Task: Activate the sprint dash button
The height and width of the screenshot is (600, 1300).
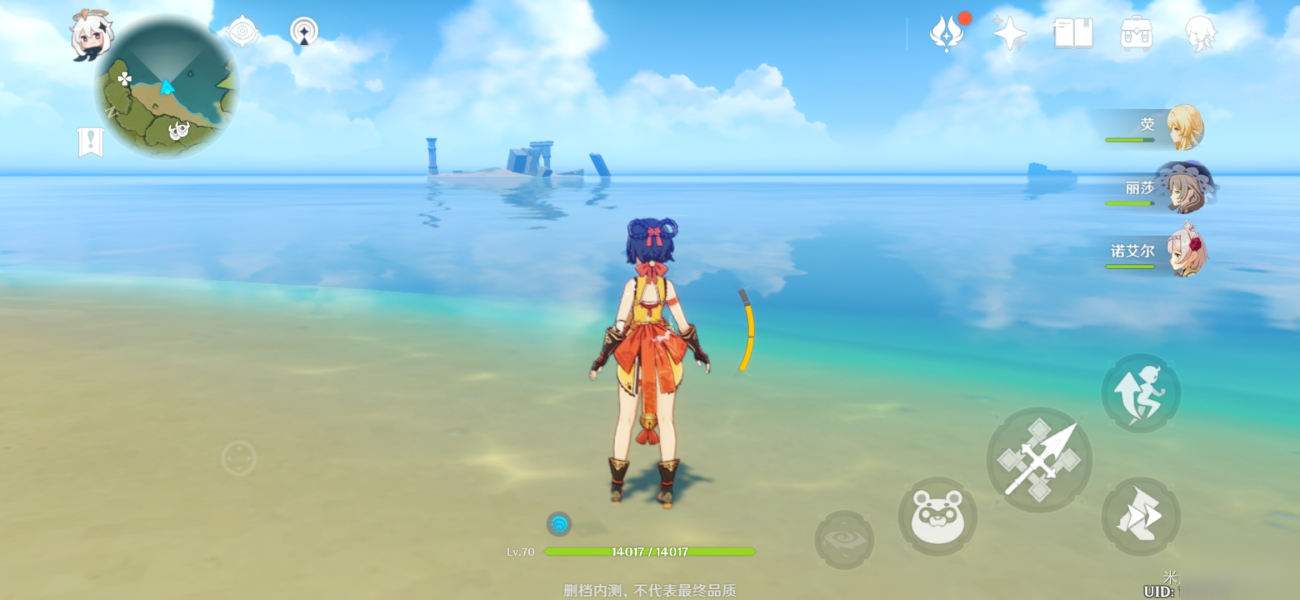Action: [x=1141, y=516]
